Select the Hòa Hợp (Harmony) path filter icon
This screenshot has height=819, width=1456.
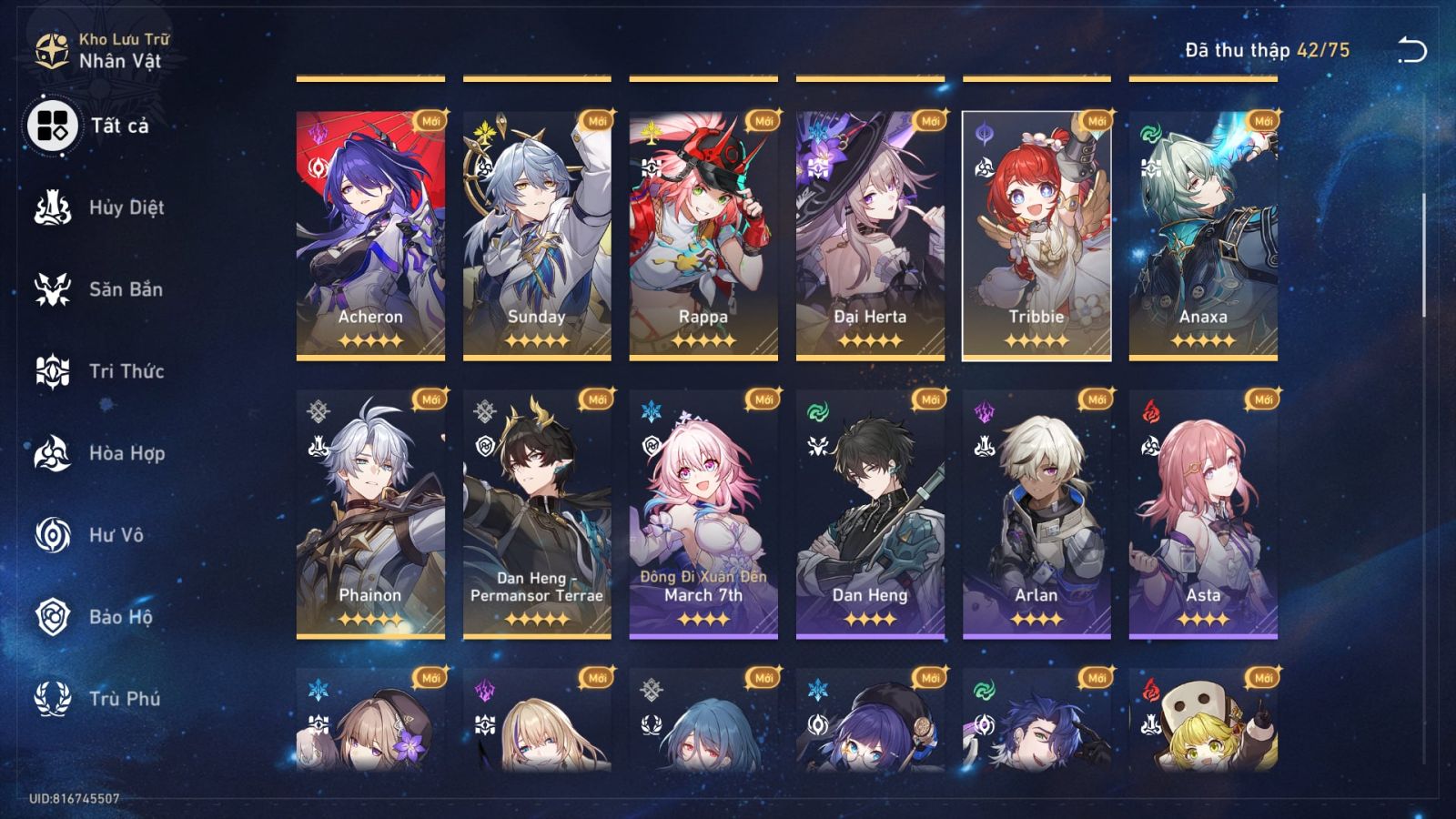(52, 453)
